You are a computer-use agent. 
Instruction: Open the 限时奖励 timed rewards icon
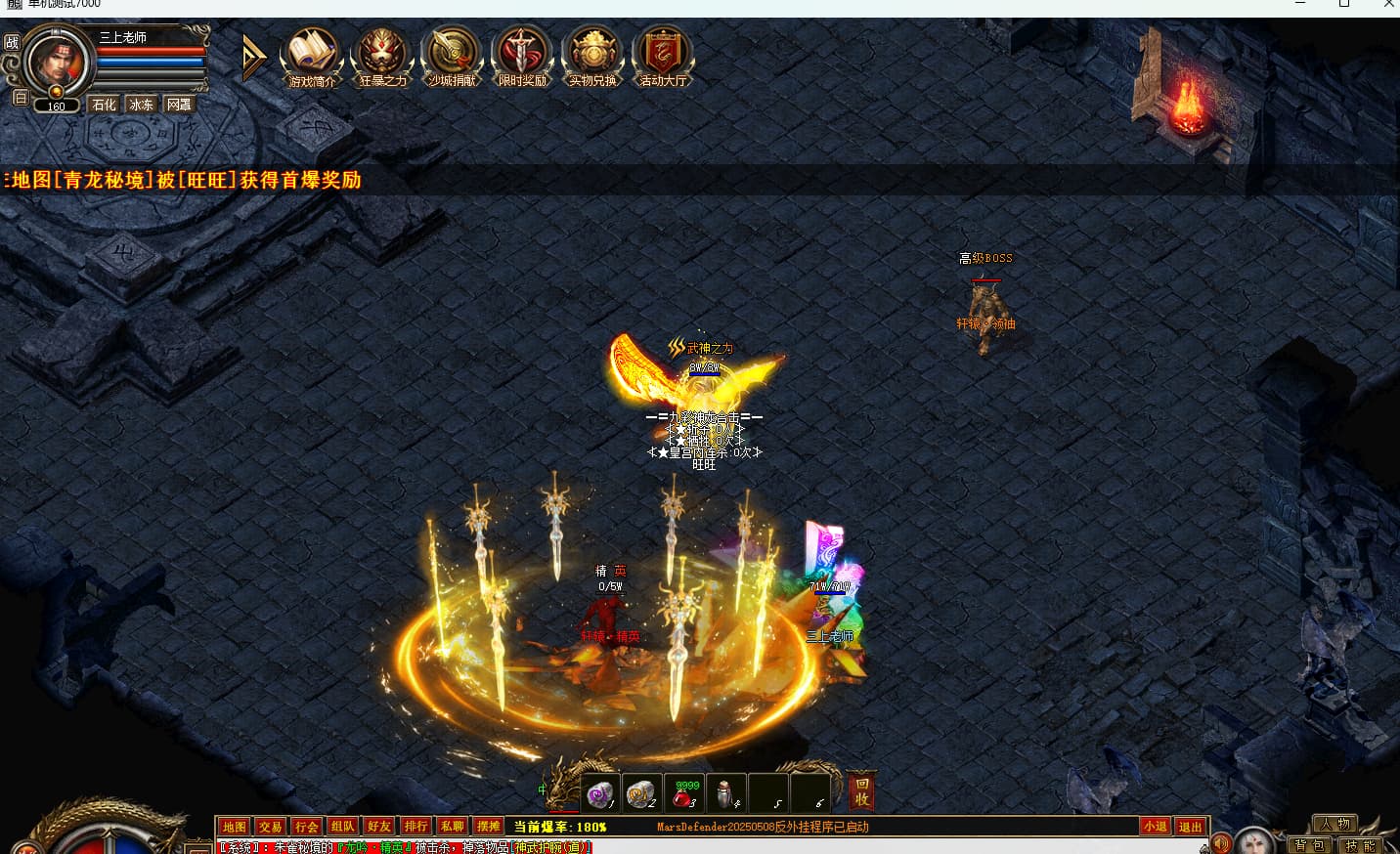click(523, 56)
